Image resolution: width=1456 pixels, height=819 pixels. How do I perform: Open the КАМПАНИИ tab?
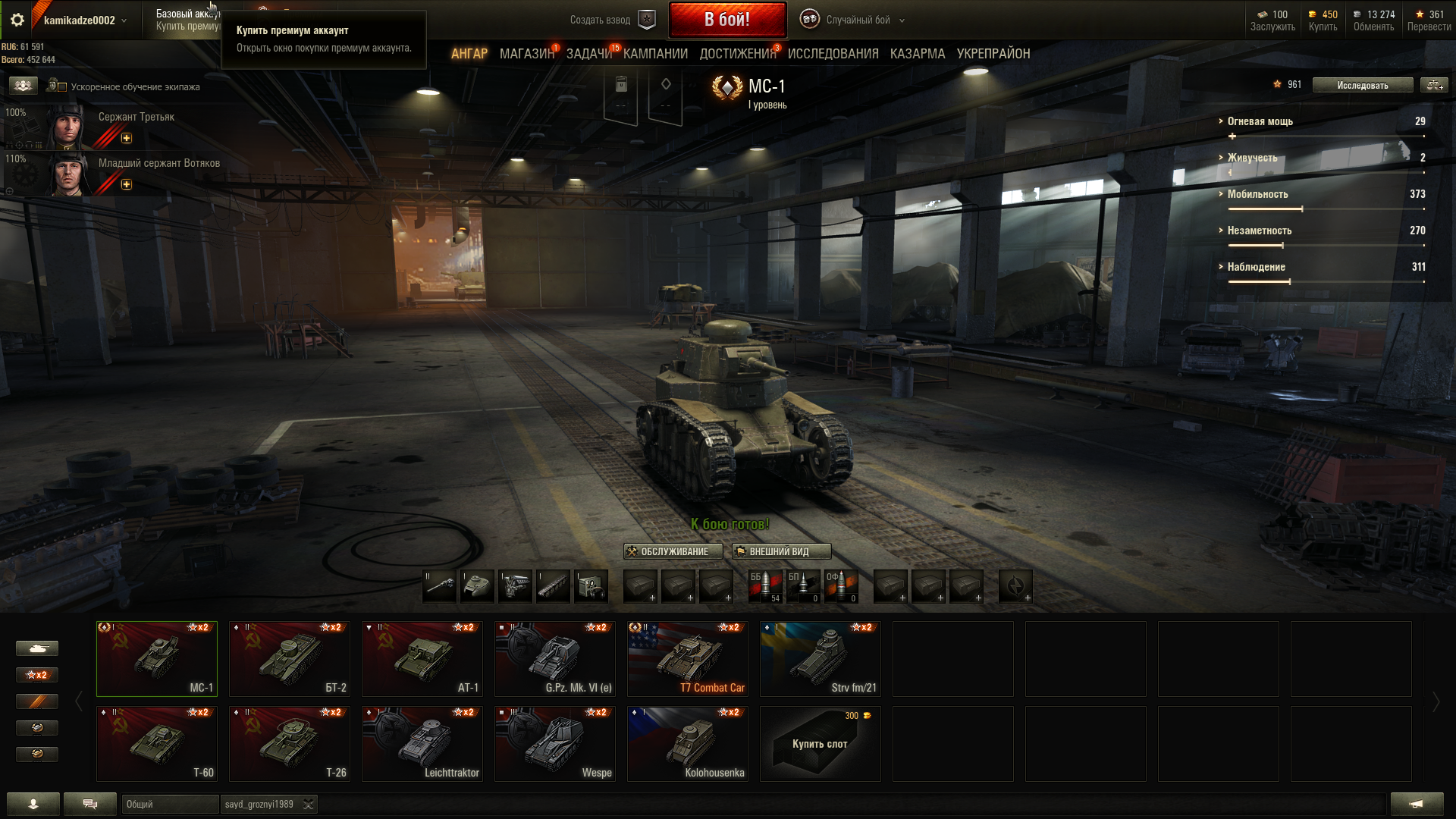click(x=655, y=54)
